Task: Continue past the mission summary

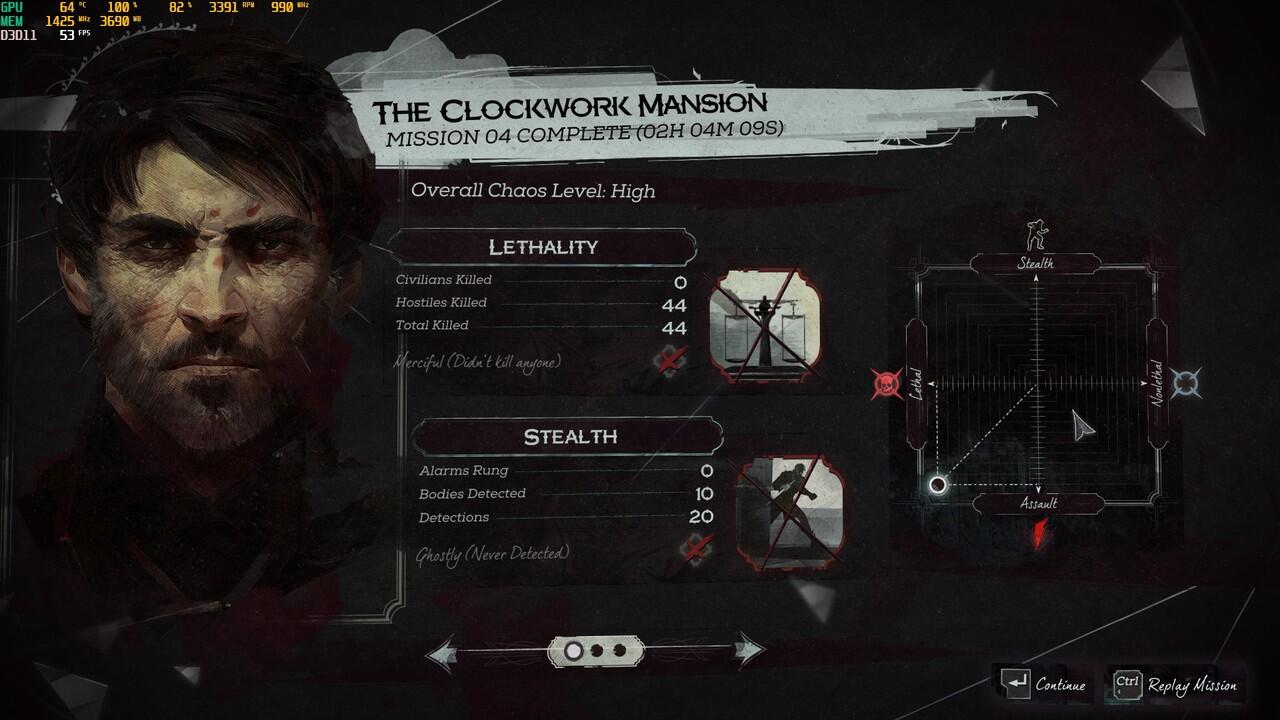Action: pos(1044,685)
